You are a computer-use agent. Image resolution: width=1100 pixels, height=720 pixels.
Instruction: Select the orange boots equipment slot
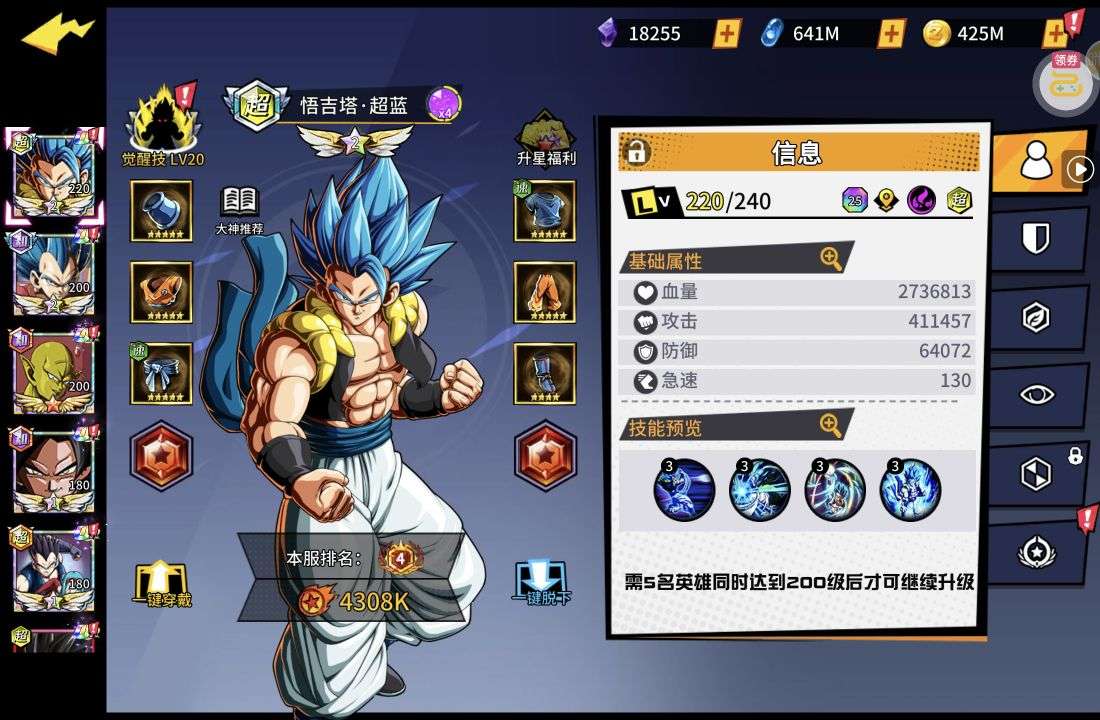[162, 292]
